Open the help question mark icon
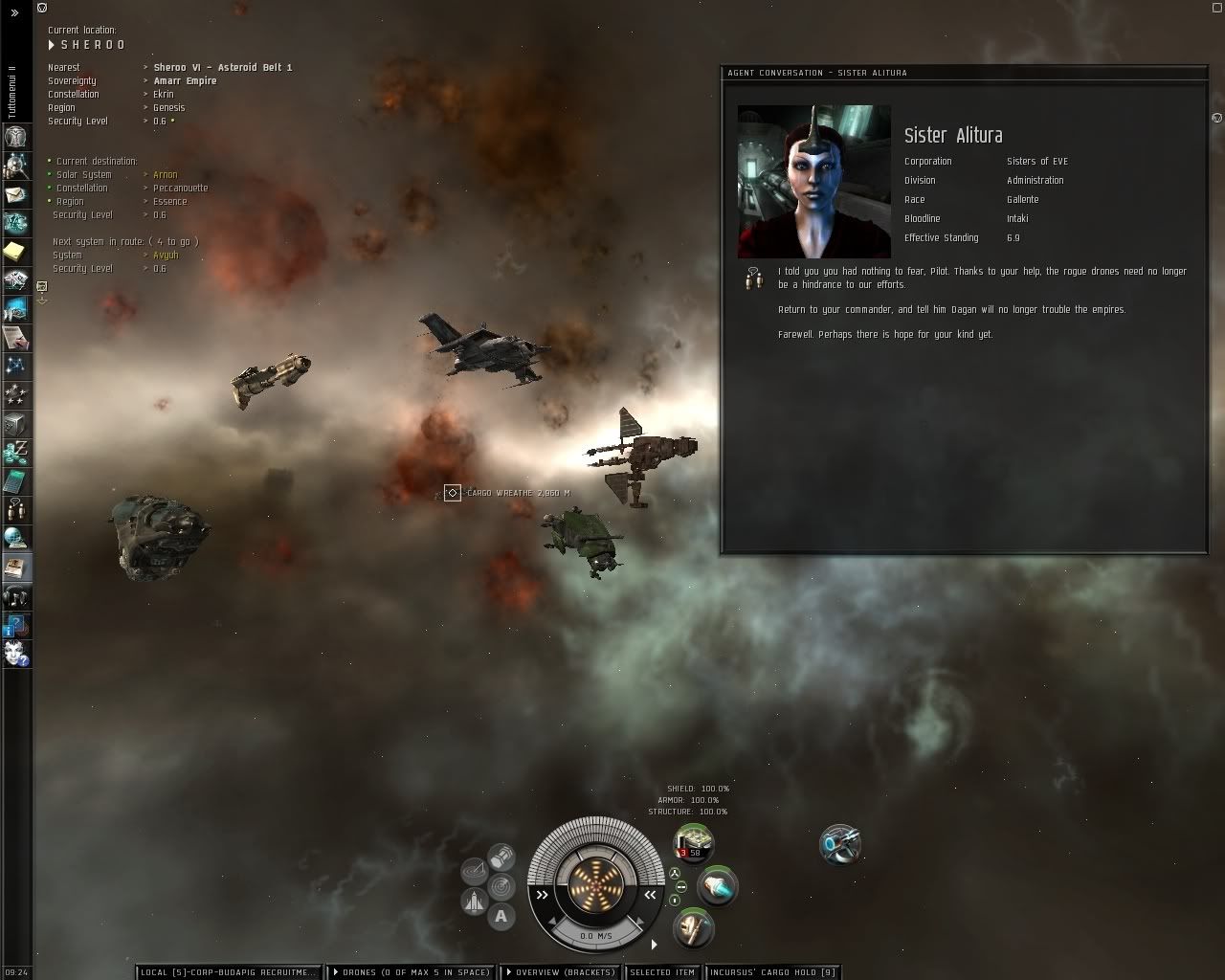 pyautogui.click(x=17, y=627)
